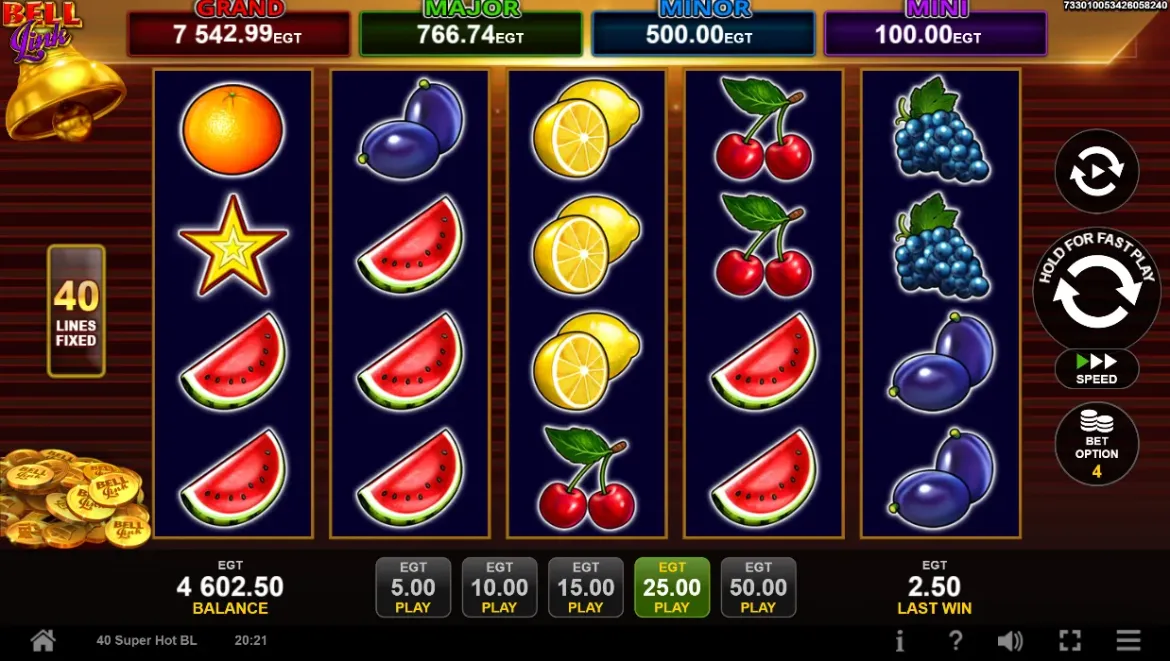
Task: Select the 15.00 EGT bet button
Action: point(586,588)
